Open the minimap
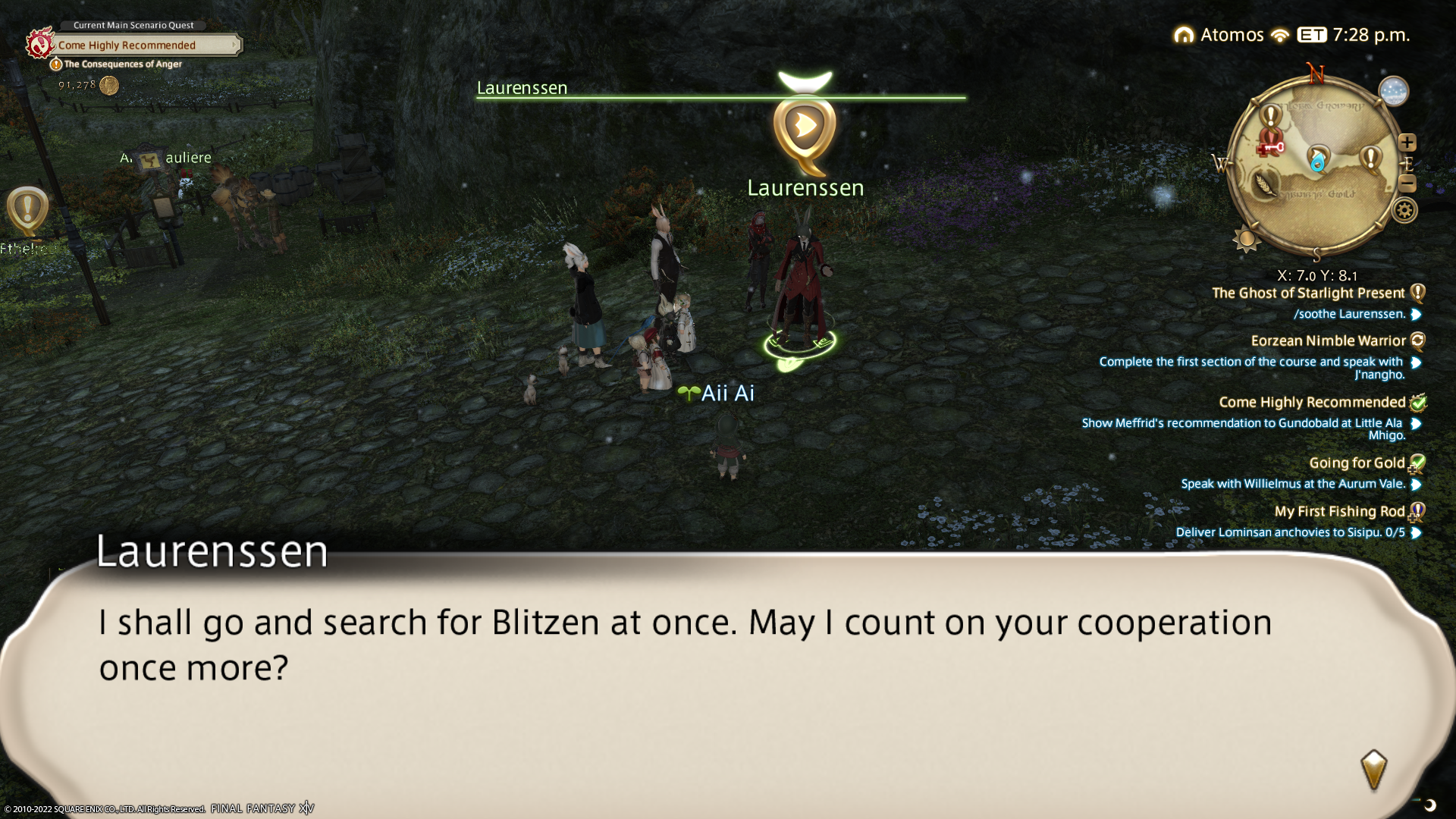This screenshot has height=819, width=1456. (x=1316, y=165)
